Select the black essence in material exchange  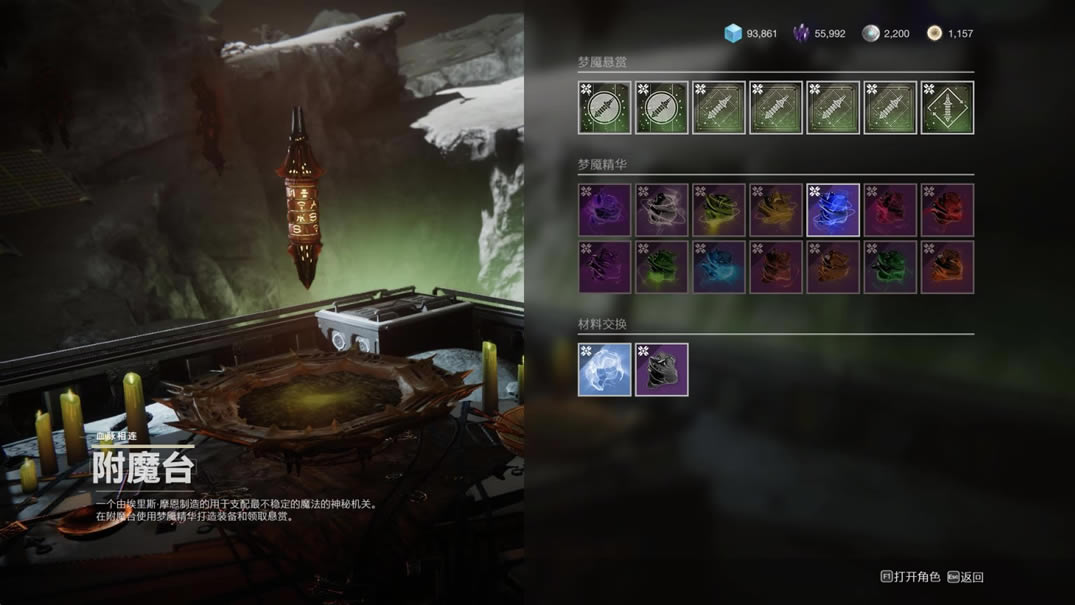[662, 370]
